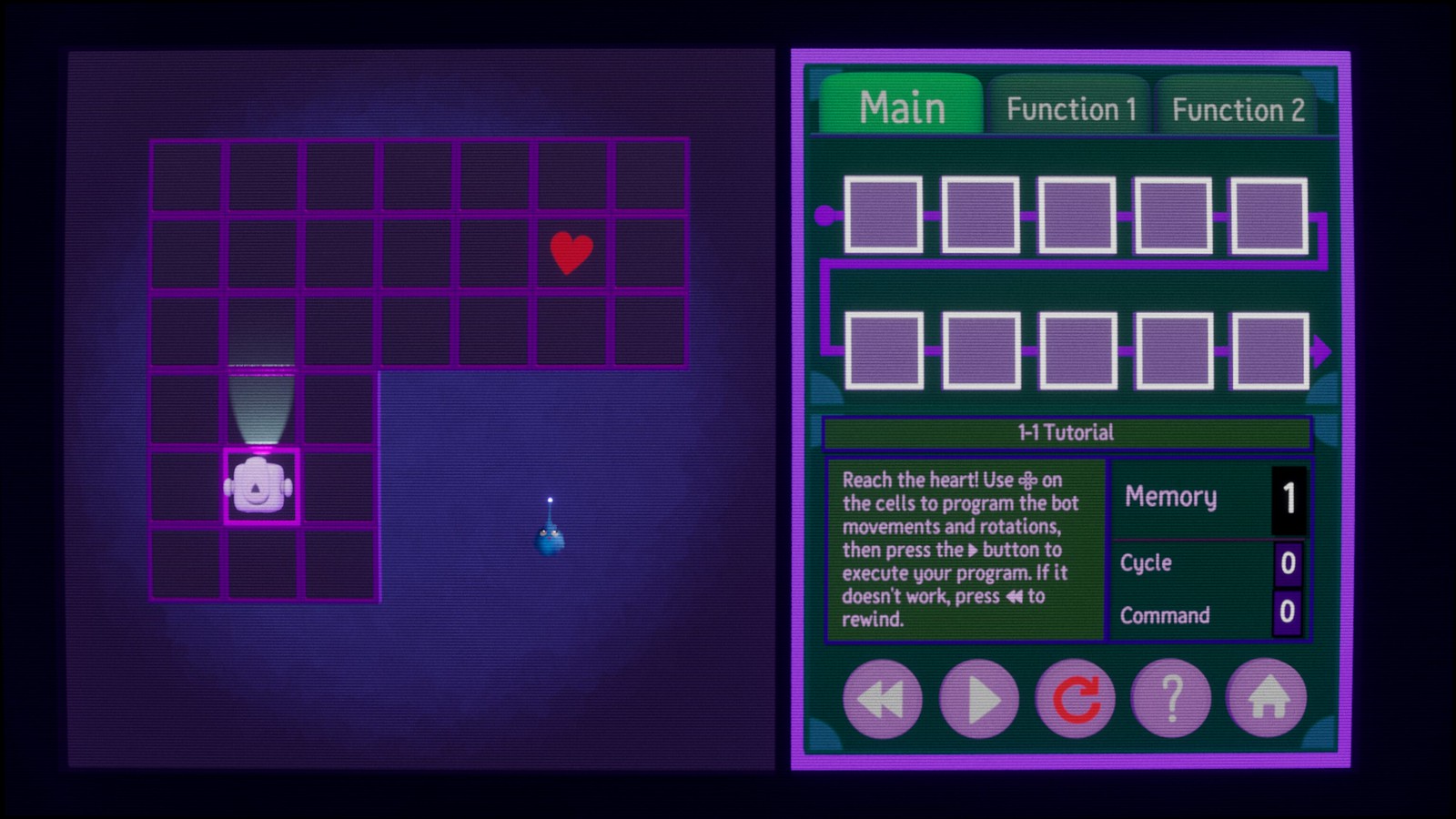The height and width of the screenshot is (819, 1456).
Task: Show help with the question mark button
Action: tap(1171, 699)
